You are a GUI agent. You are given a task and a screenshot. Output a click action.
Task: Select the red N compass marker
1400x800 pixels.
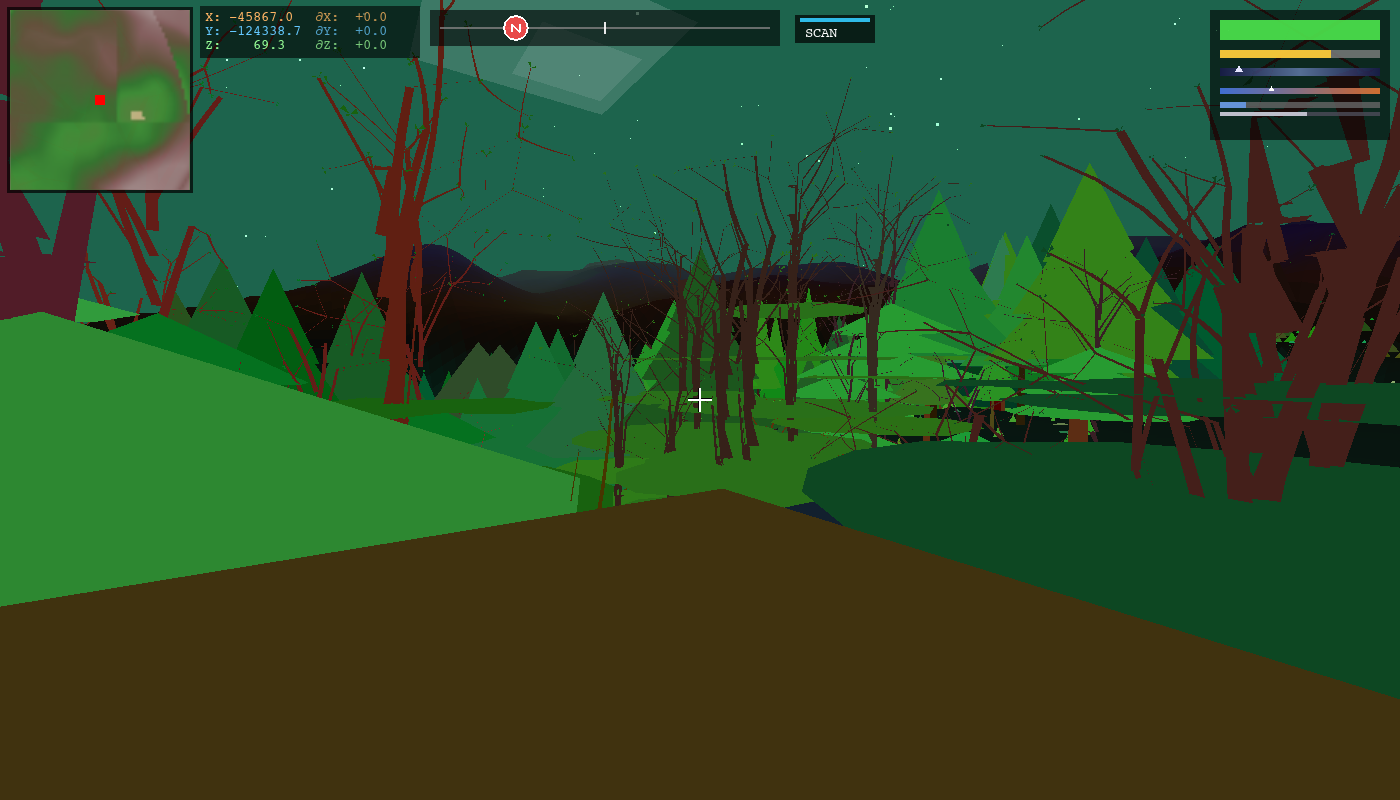point(515,28)
